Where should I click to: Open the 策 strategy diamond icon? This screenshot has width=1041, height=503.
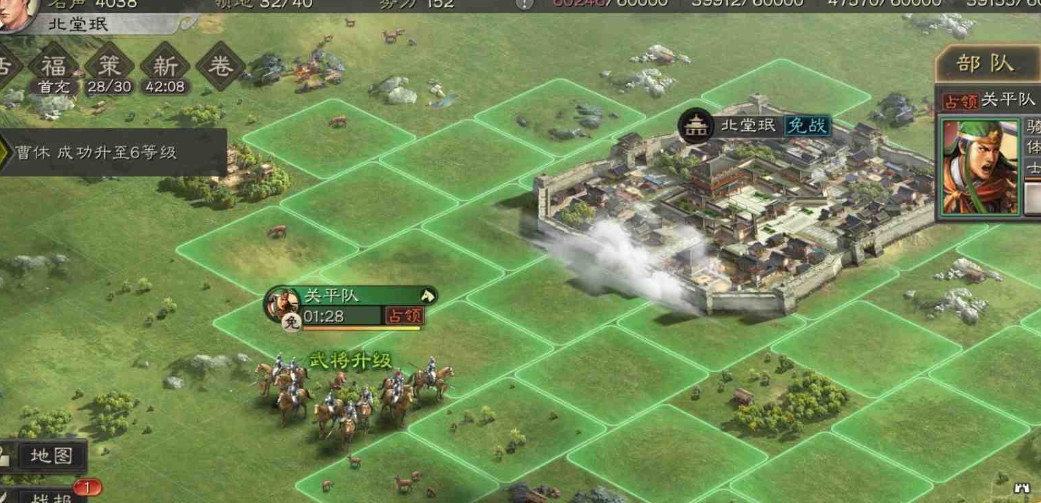tap(108, 66)
